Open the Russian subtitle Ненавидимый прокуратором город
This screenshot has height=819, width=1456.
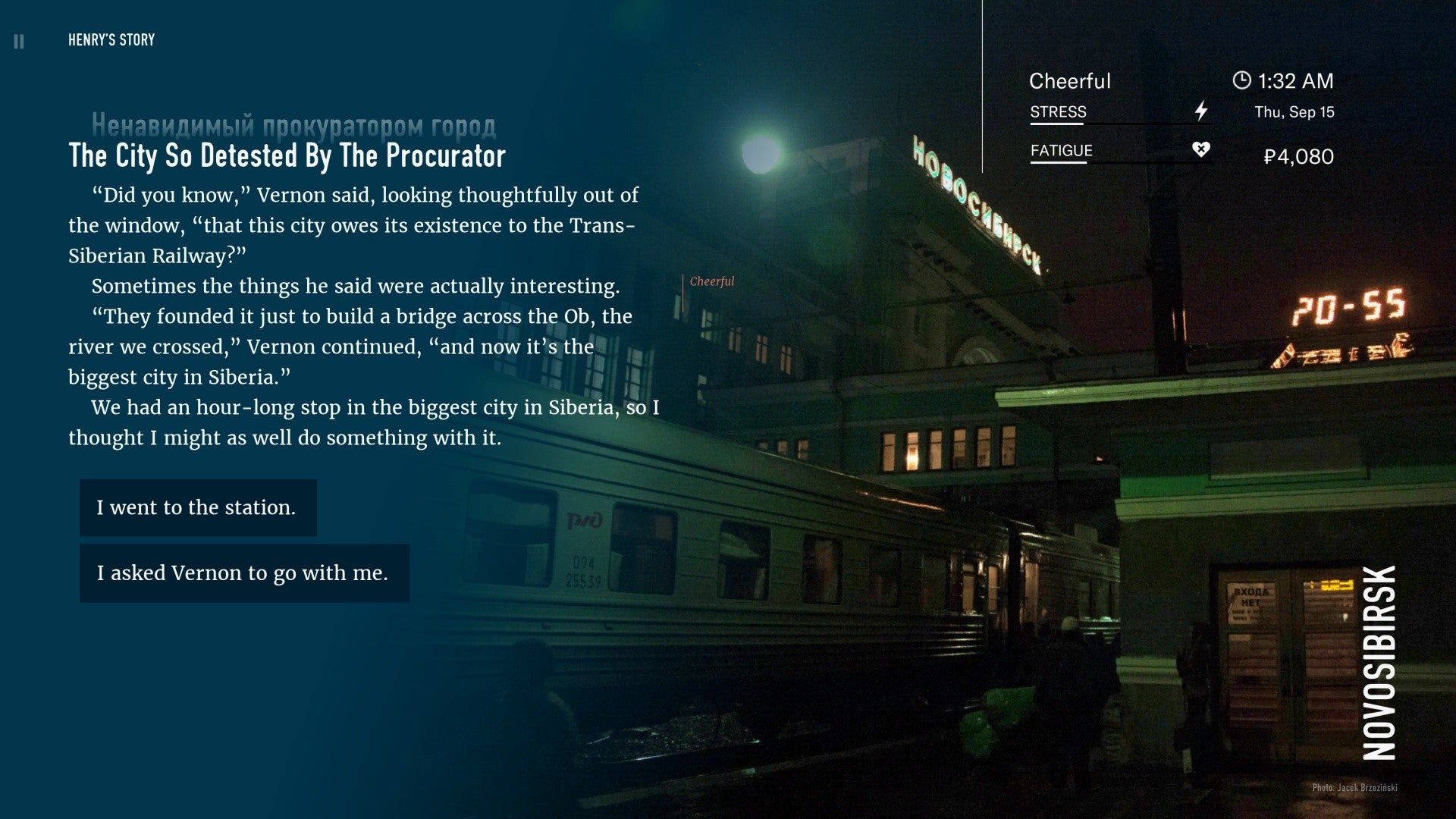(x=295, y=124)
